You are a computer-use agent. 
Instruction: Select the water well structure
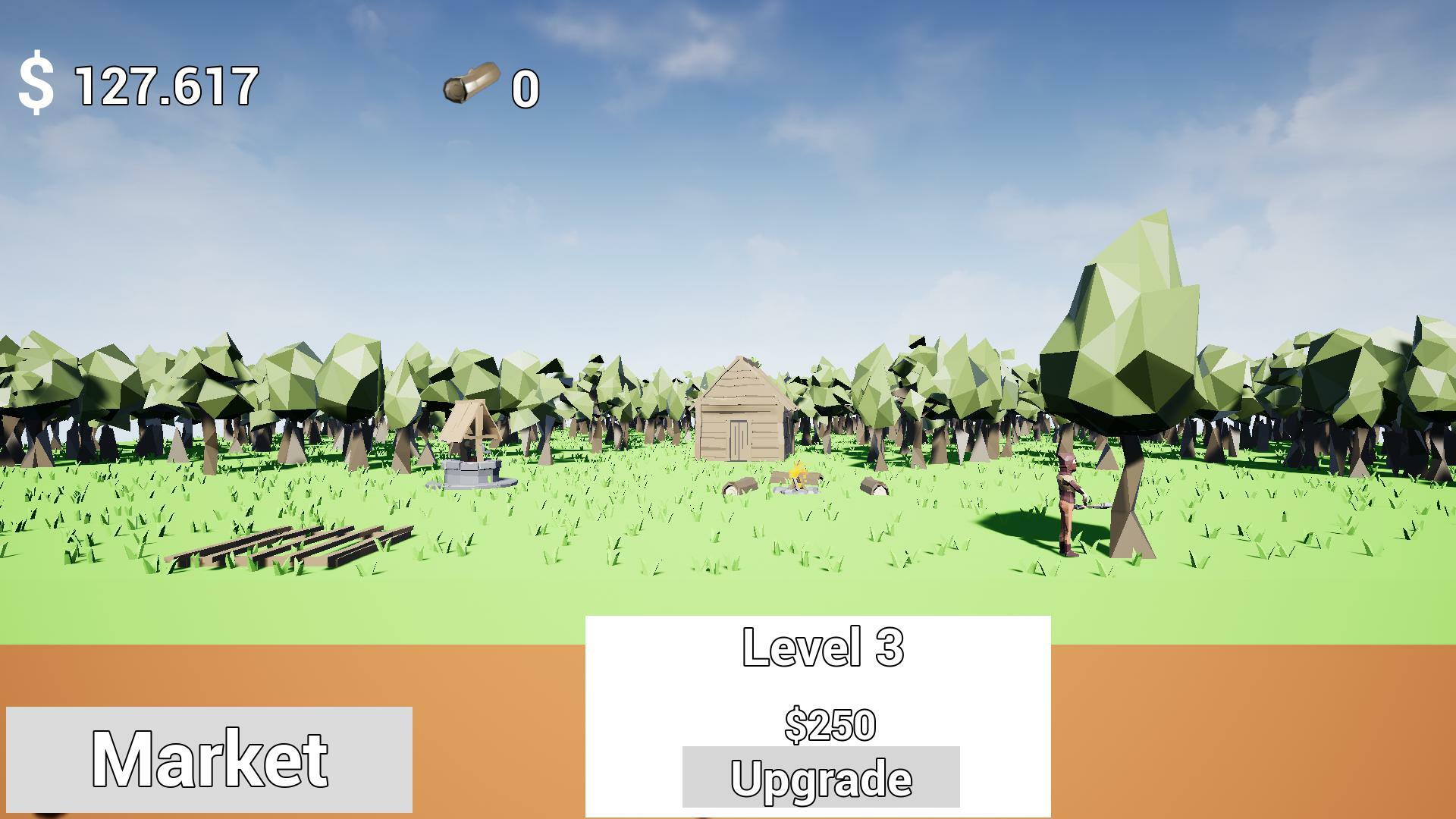point(472,455)
